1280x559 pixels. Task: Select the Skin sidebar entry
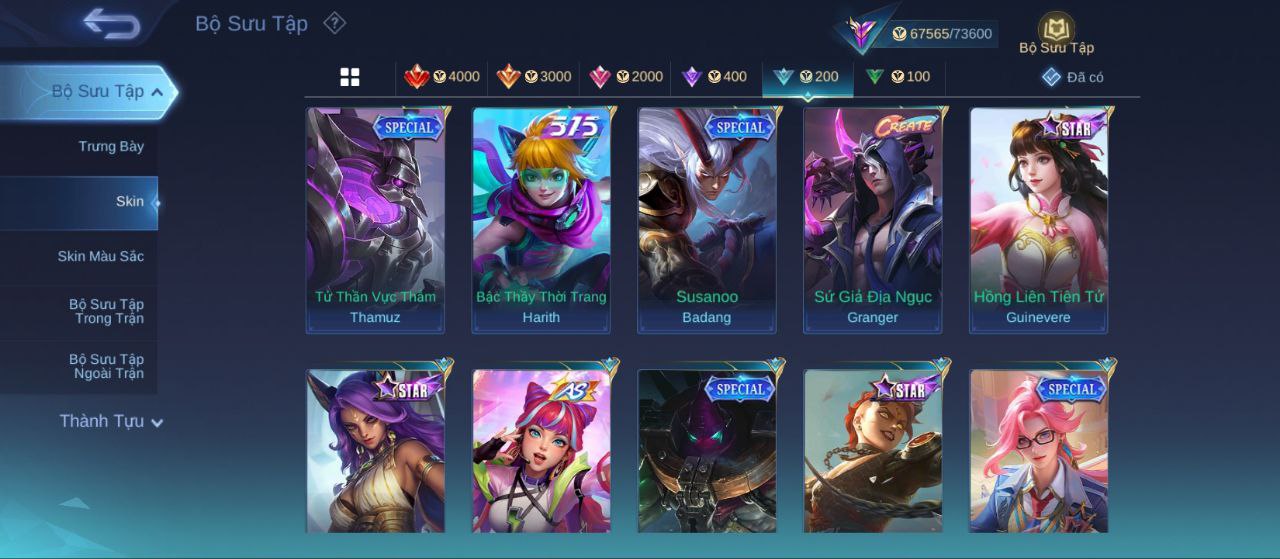[129, 202]
